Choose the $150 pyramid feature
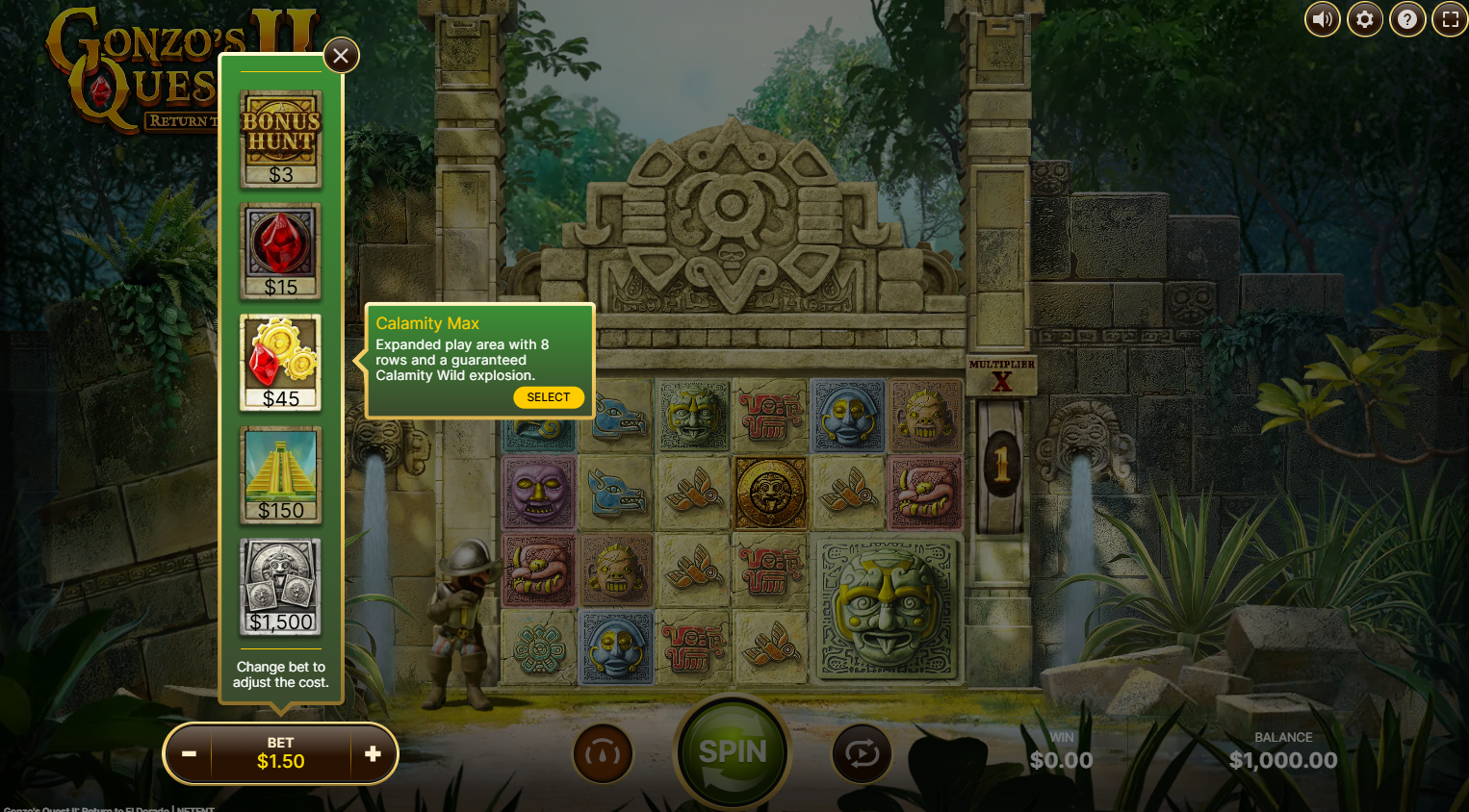Screen dimensions: 1469x812 [281, 475]
